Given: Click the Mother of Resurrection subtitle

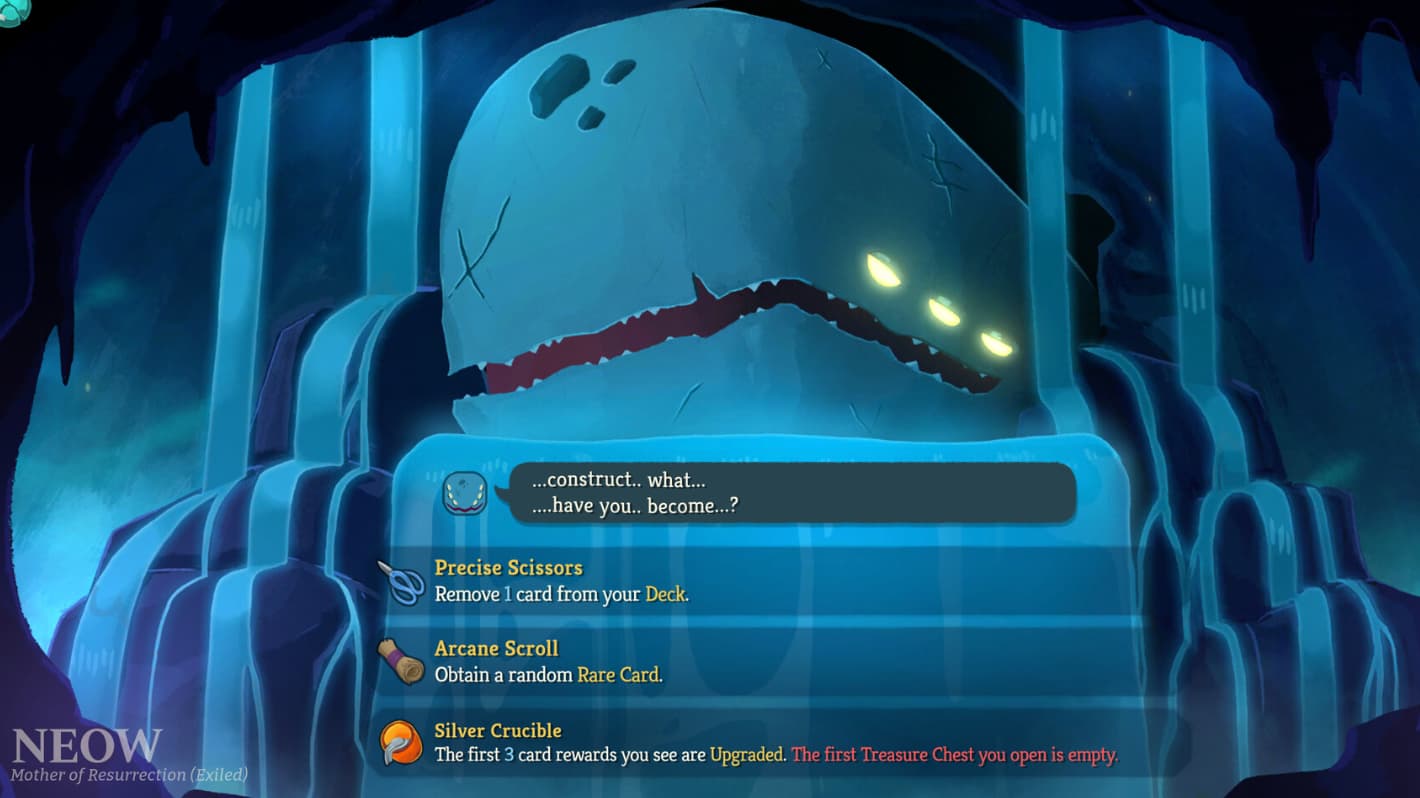Looking at the screenshot, I should click(128, 773).
